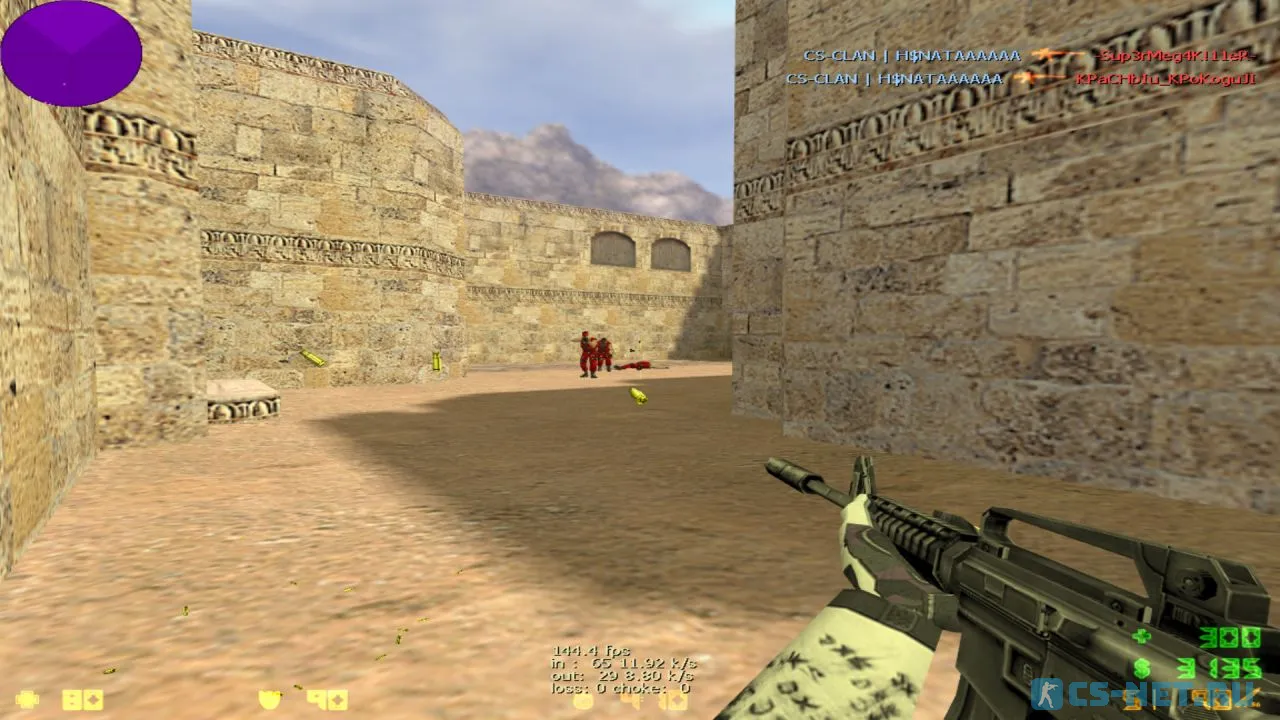Expand the health value 300 display
The height and width of the screenshot is (720, 1280).
point(1230,637)
